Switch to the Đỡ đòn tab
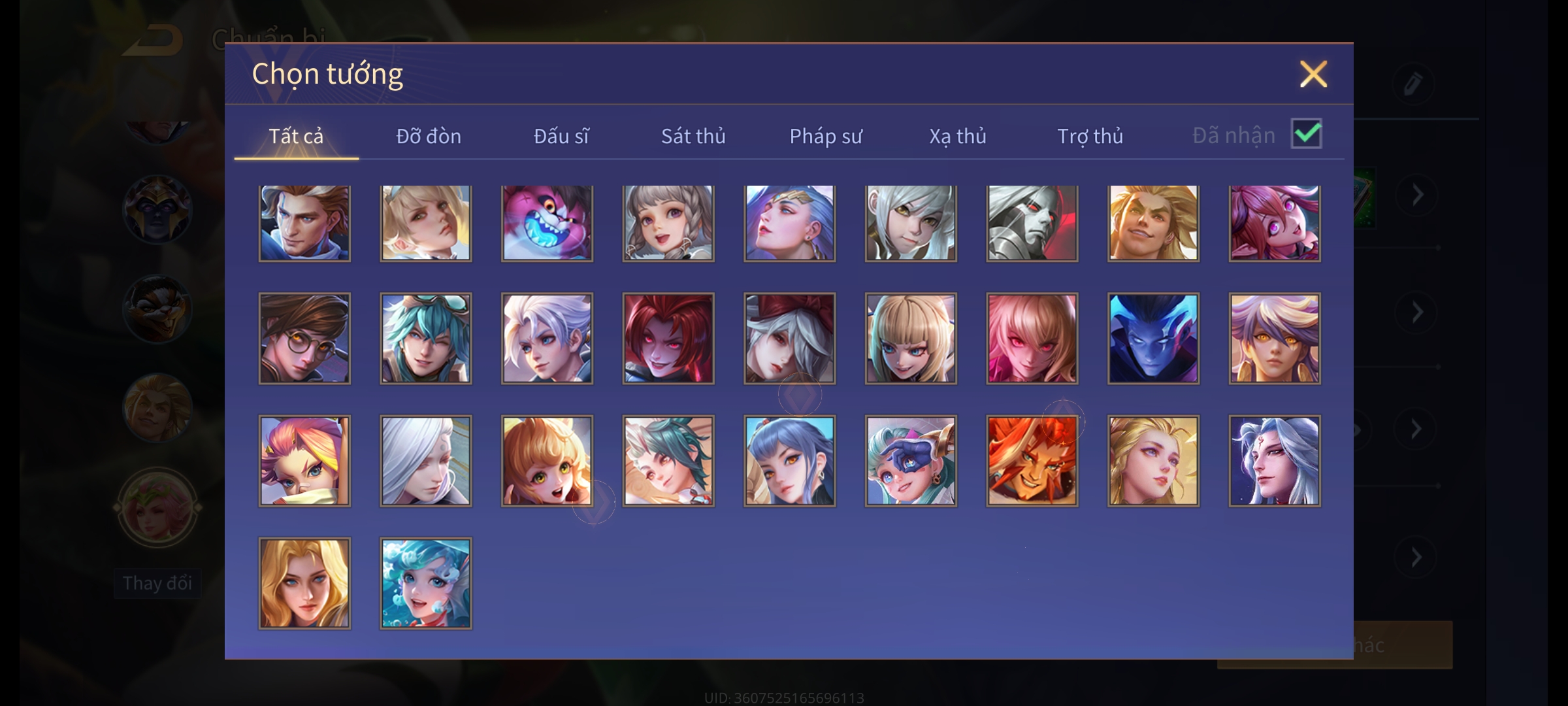Viewport: 1568px width, 706px height. (x=429, y=136)
